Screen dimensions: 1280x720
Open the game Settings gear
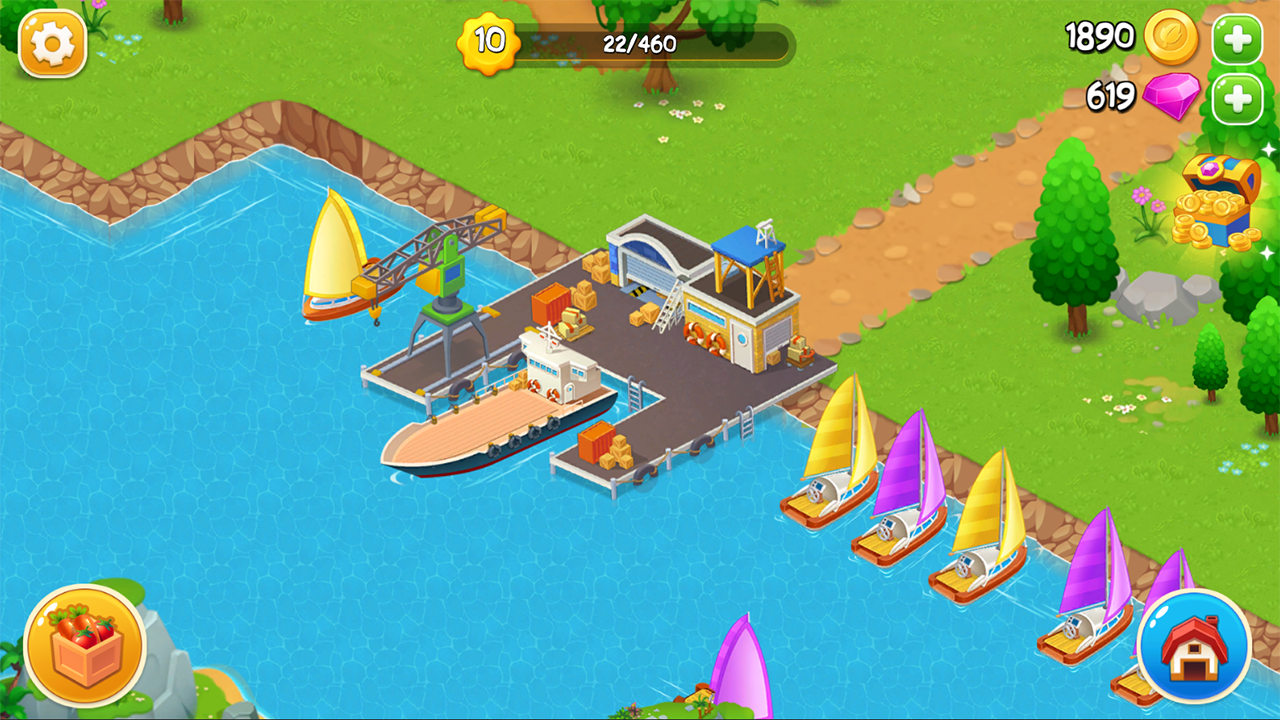click(x=52, y=45)
